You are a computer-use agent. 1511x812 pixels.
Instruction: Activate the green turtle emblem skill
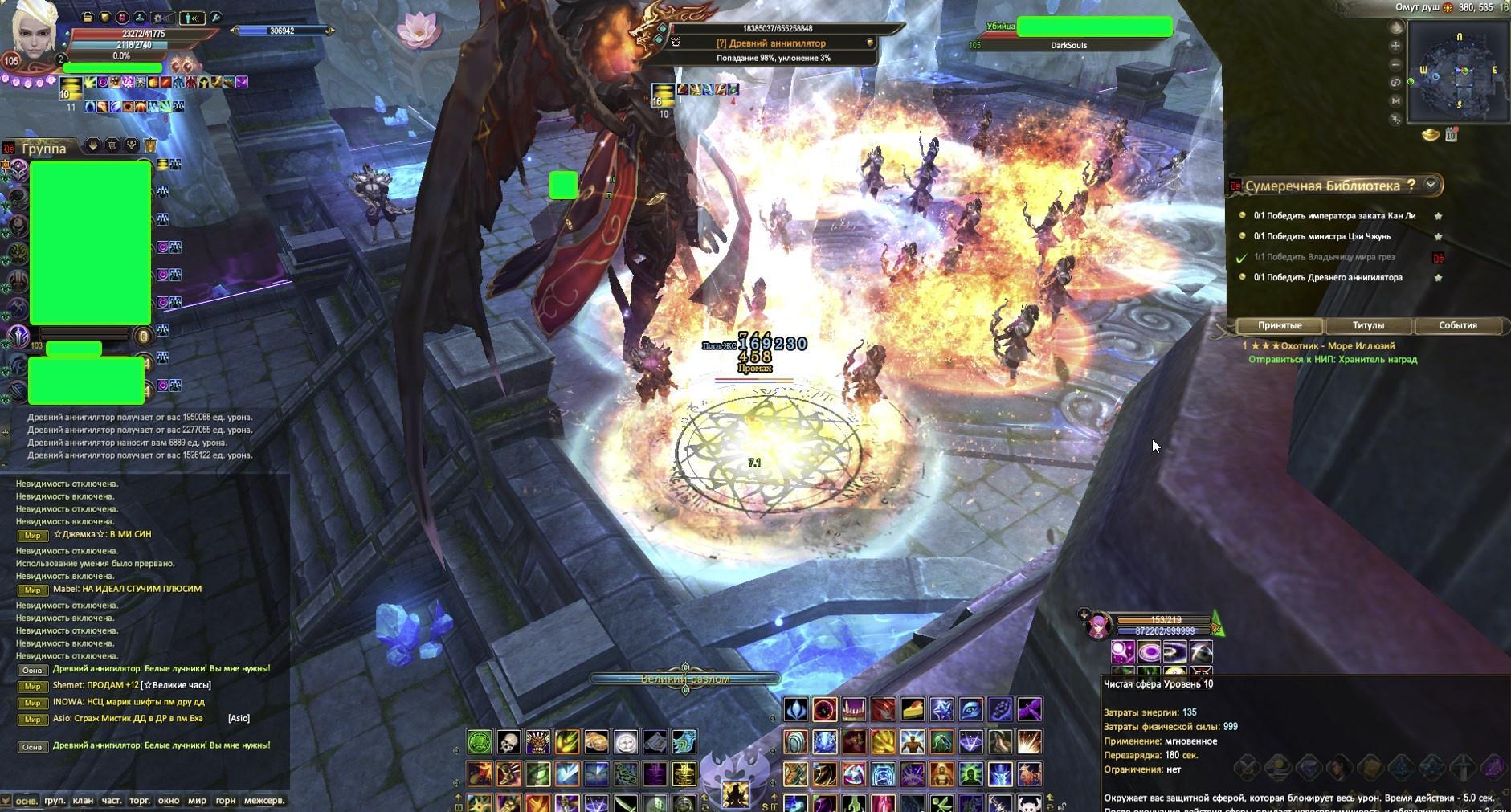coord(480,741)
